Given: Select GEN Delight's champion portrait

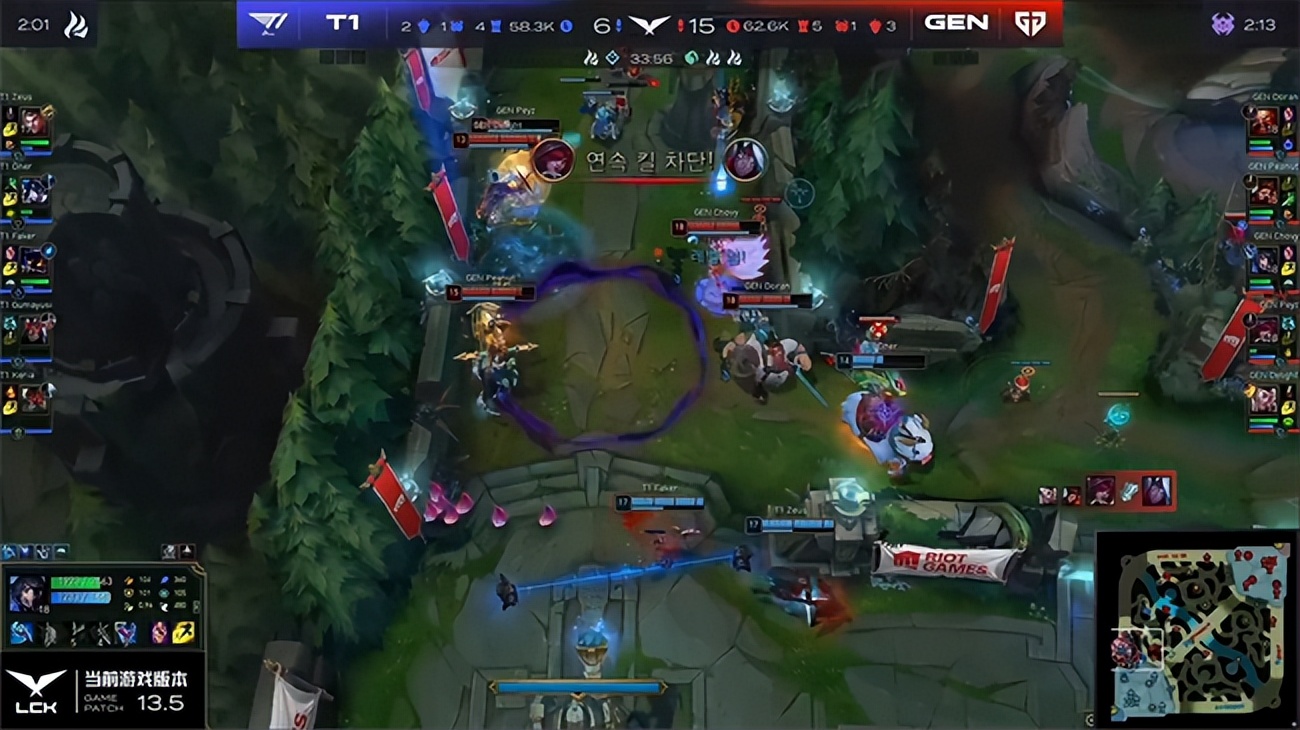Looking at the screenshot, I should [1265, 398].
